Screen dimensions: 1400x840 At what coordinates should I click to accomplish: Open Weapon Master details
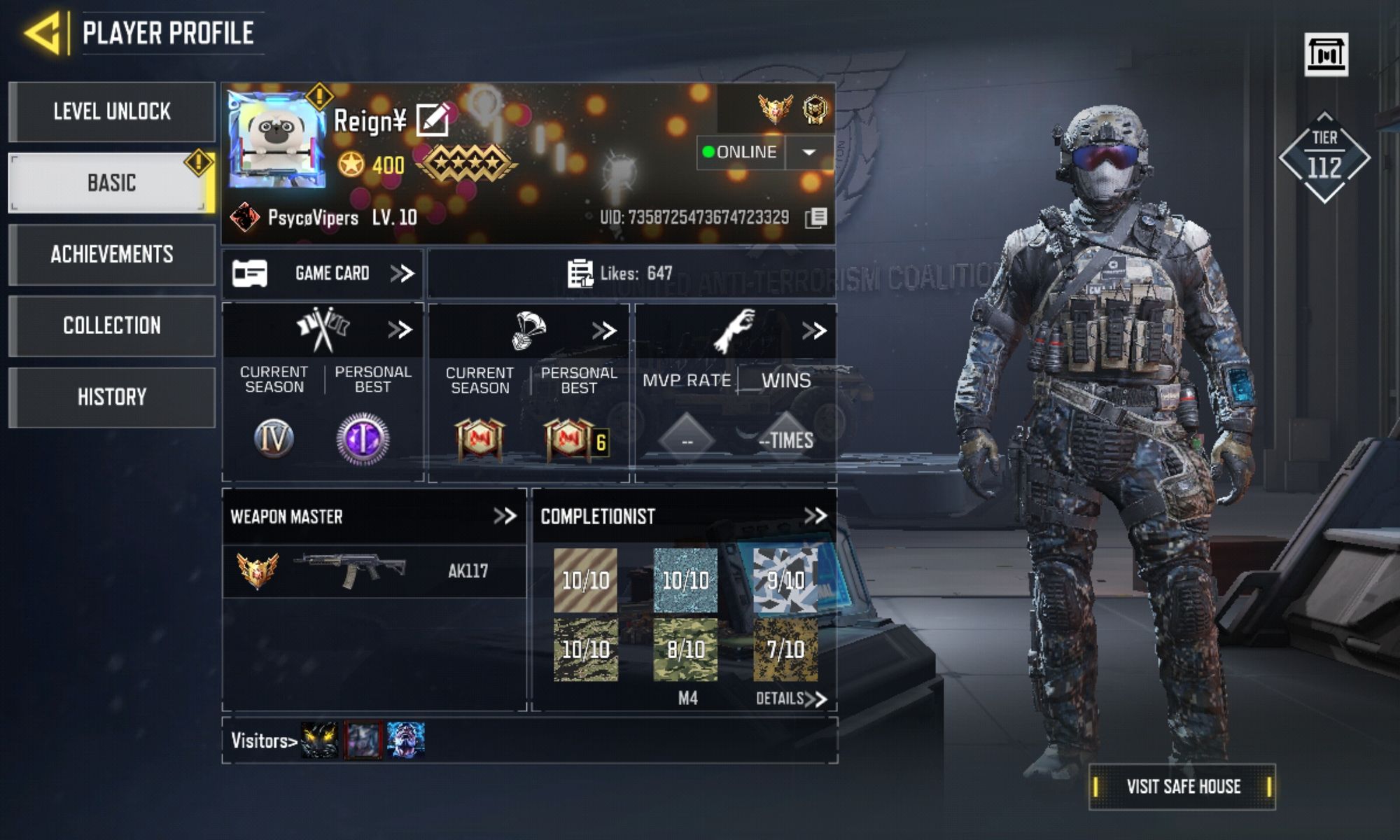(505, 517)
